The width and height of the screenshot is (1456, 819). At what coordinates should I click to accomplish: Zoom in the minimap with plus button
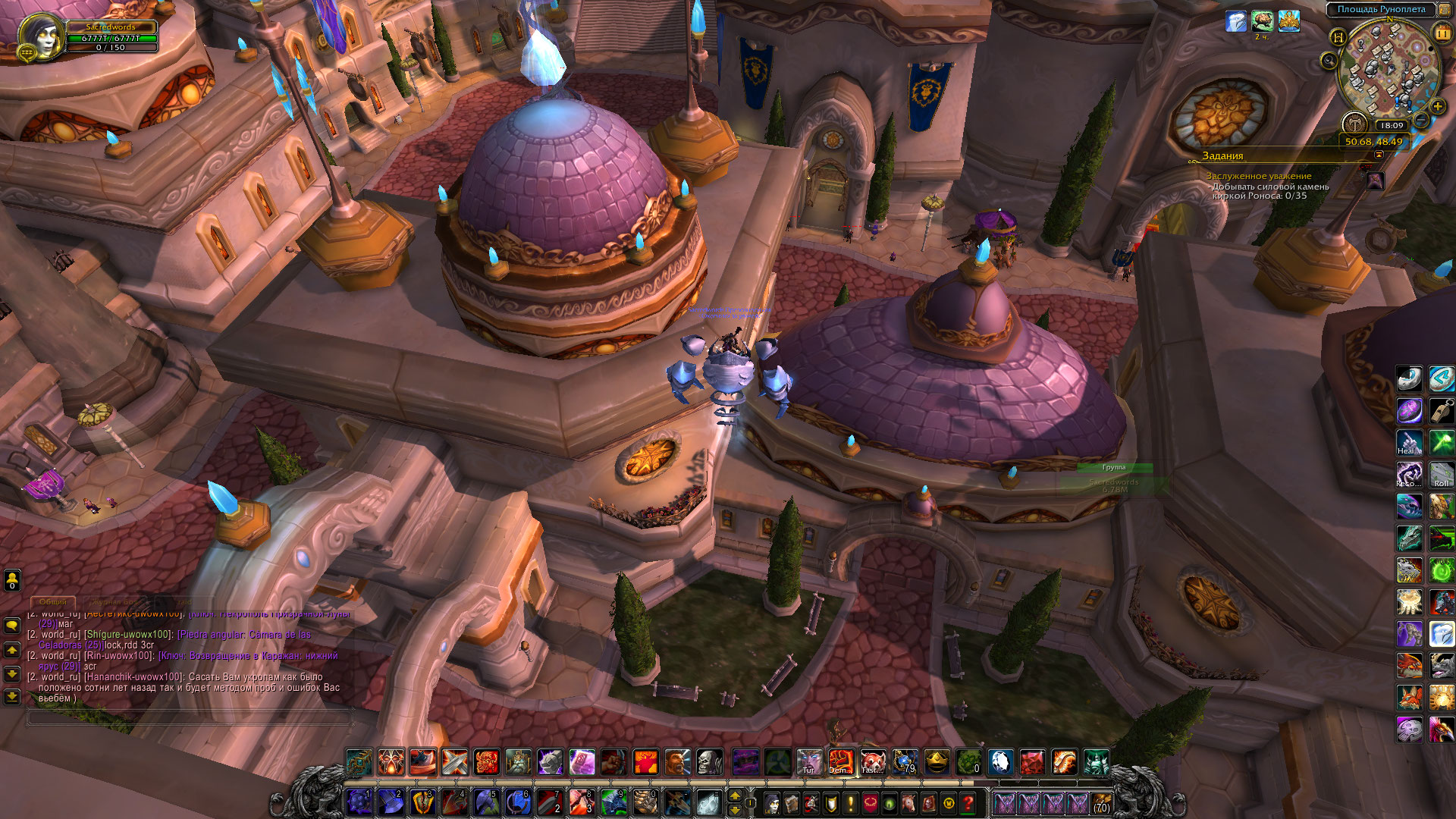[x=1437, y=107]
